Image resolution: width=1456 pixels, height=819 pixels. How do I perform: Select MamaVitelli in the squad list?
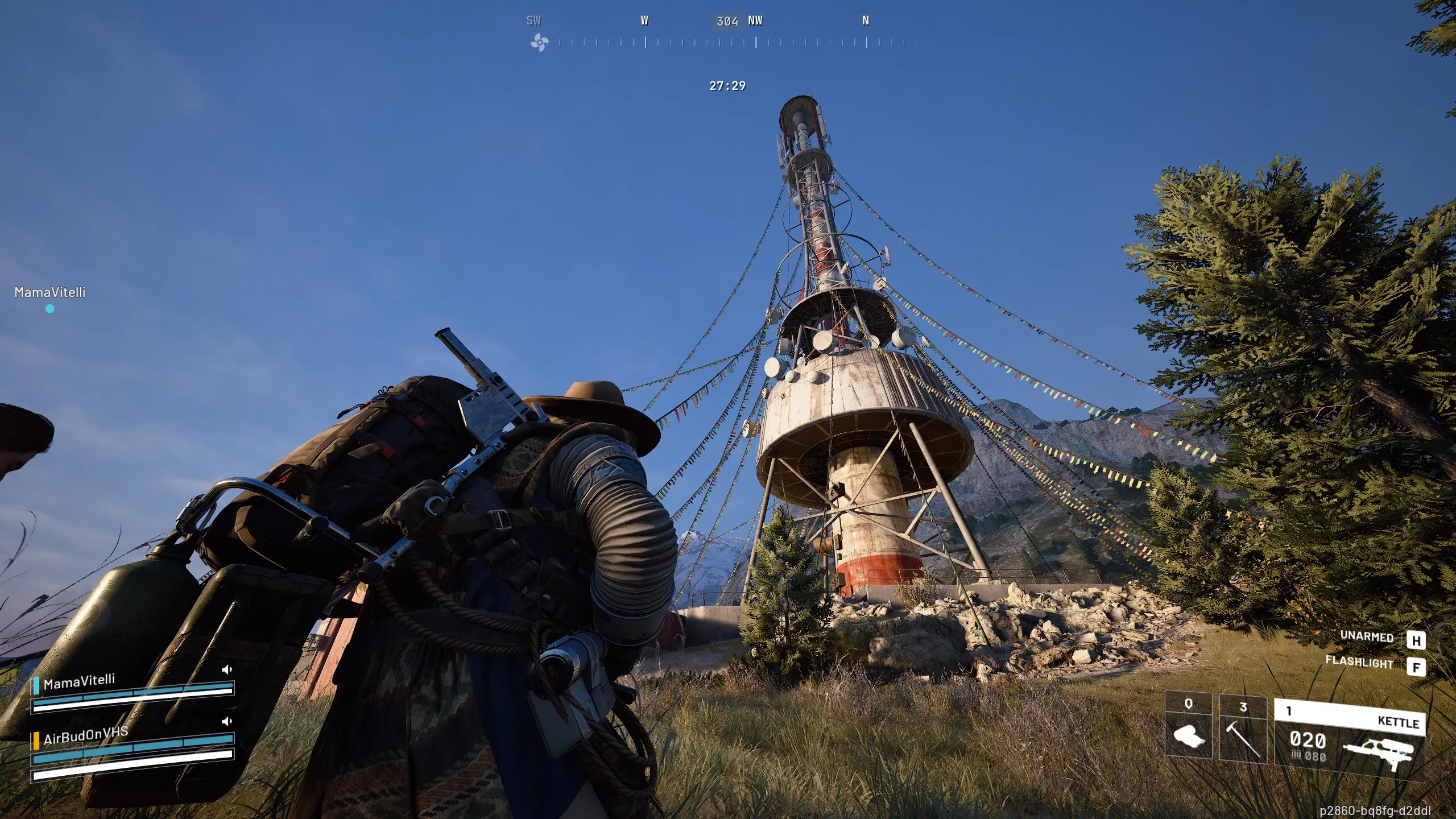(79, 681)
